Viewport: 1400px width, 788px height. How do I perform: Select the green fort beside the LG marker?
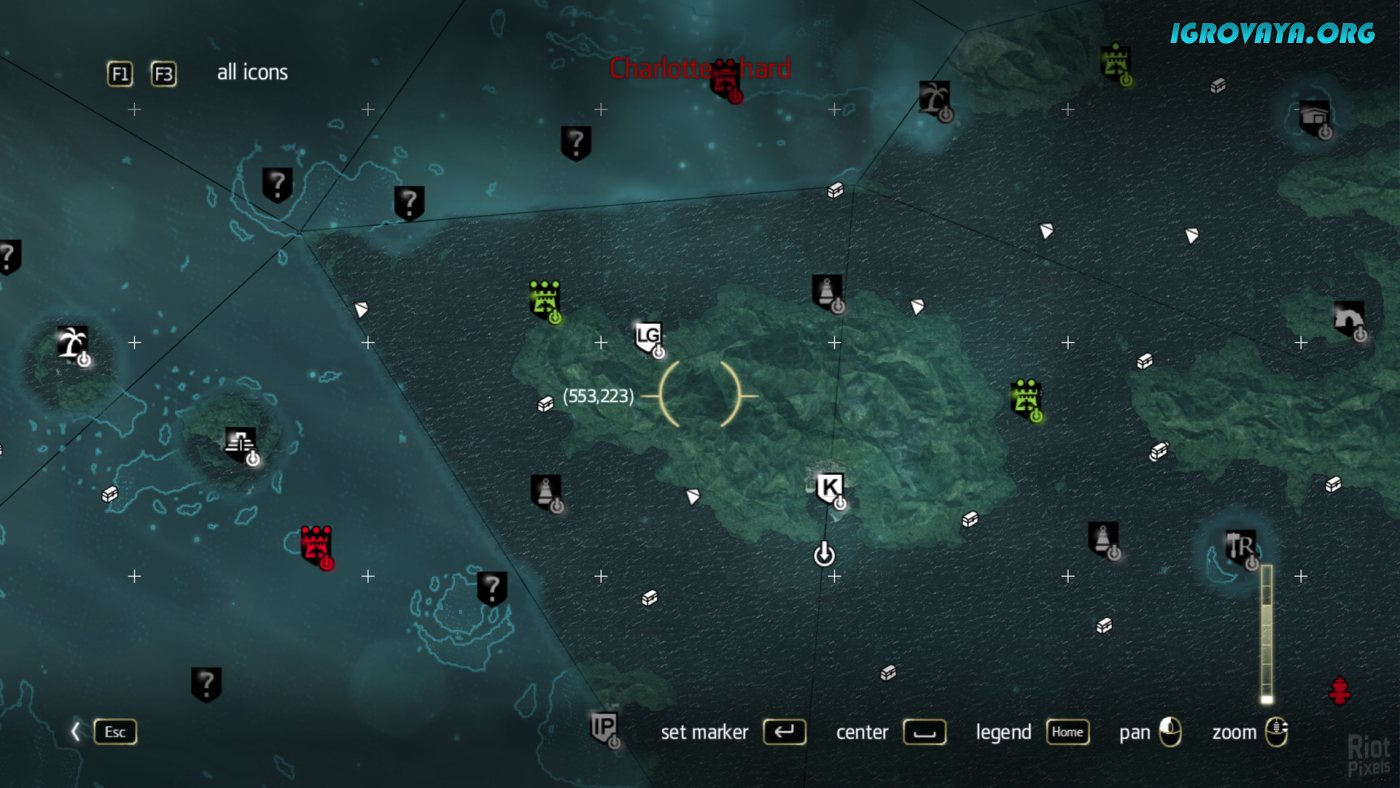tap(544, 299)
